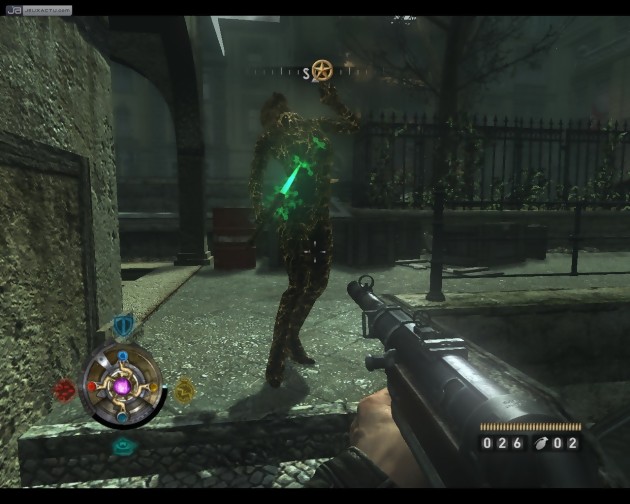Activate the blue shield Veil power icon

click(123, 325)
